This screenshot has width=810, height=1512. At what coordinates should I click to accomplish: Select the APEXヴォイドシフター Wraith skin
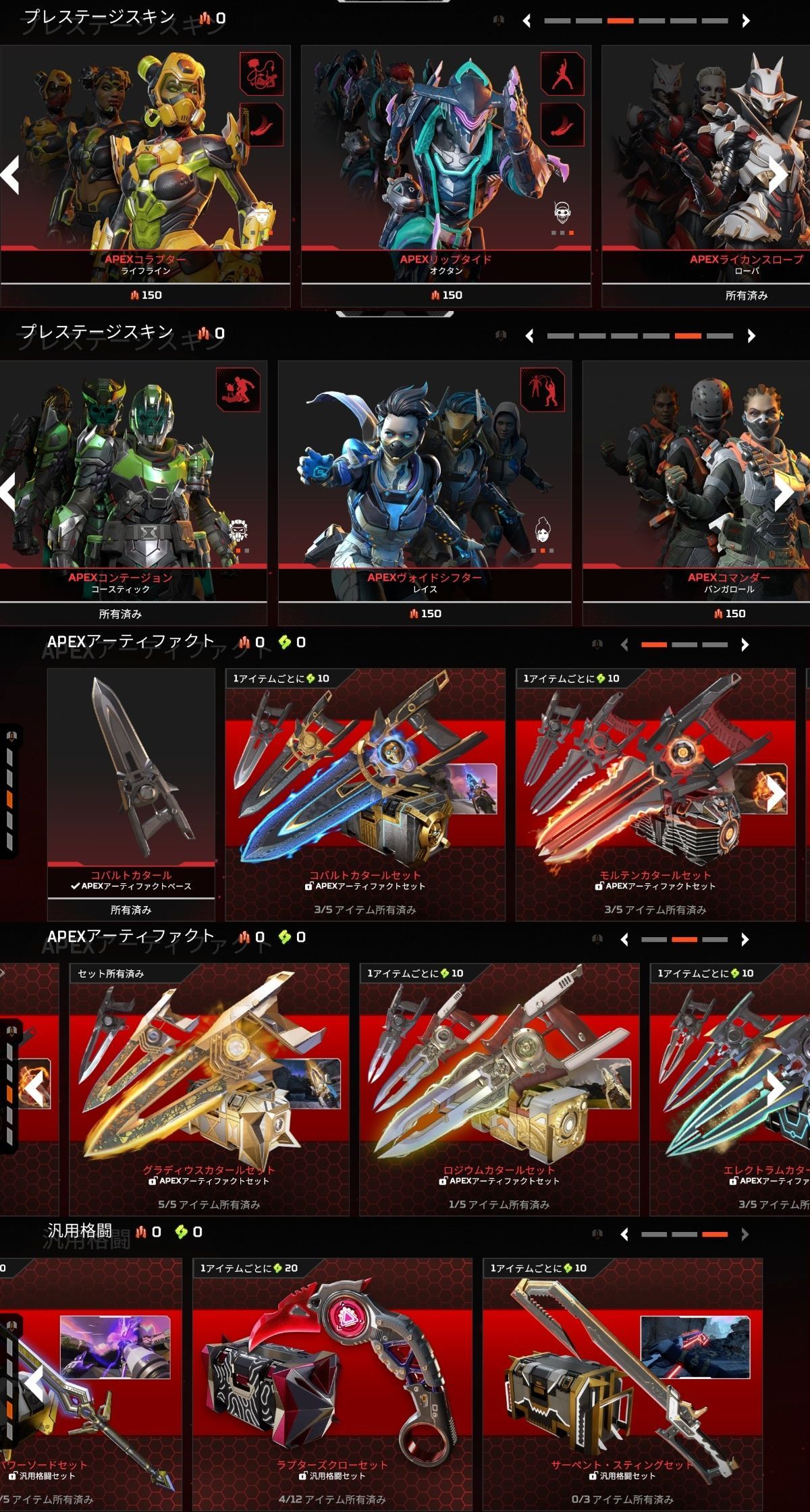(425, 486)
